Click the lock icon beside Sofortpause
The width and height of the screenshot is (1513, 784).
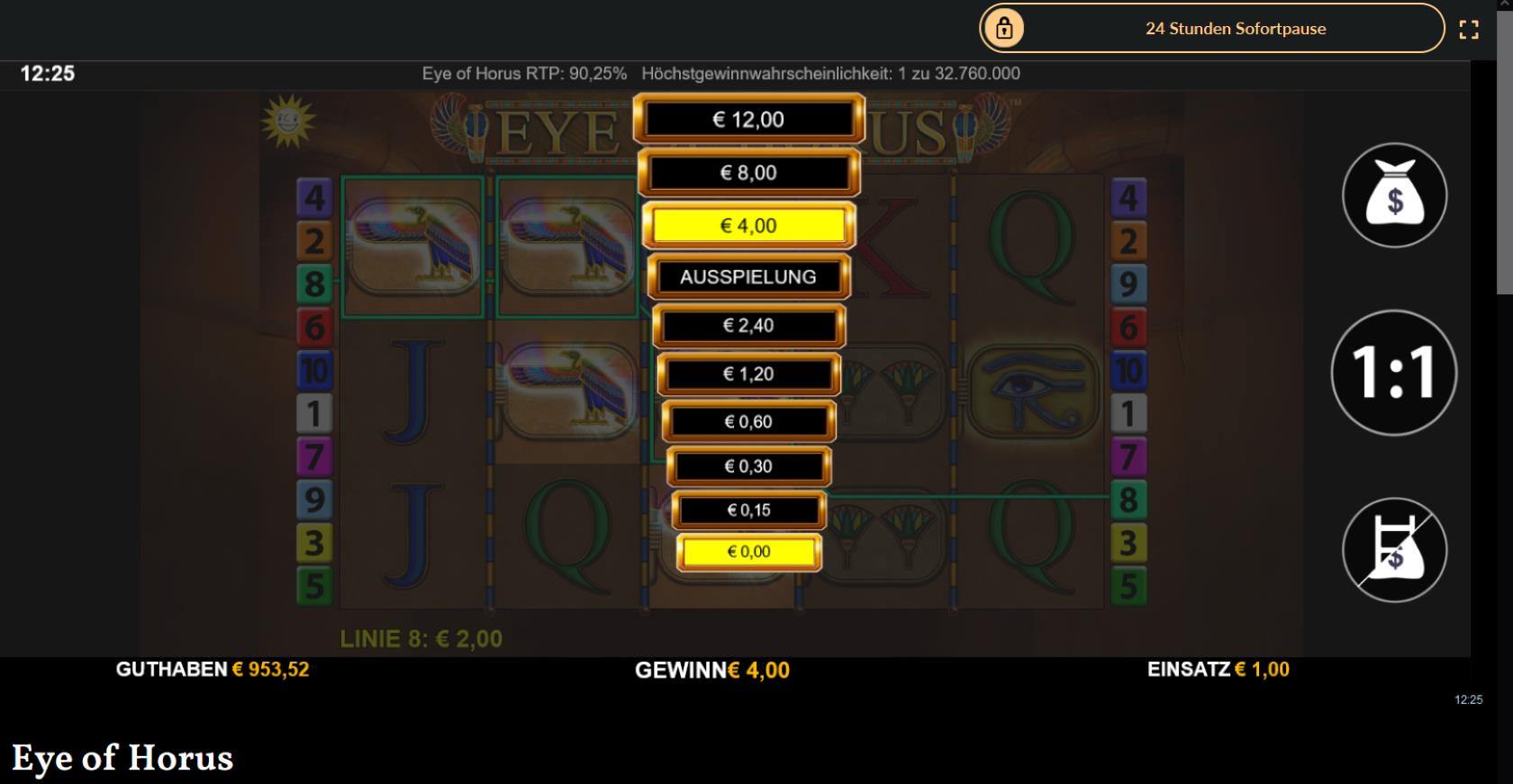point(1002,28)
